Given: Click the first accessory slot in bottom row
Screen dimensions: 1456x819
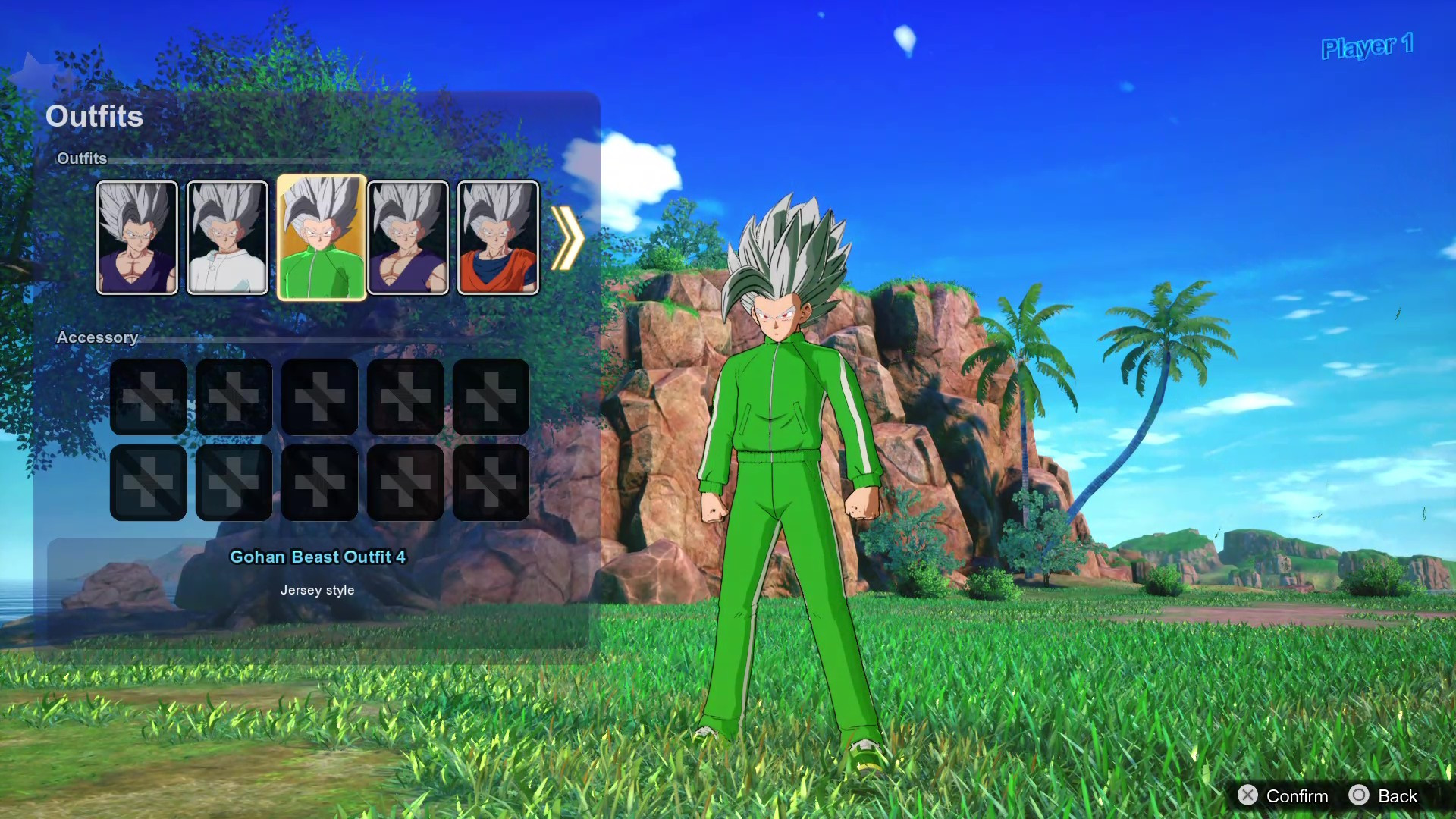Looking at the screenshot, I should 147,482.
